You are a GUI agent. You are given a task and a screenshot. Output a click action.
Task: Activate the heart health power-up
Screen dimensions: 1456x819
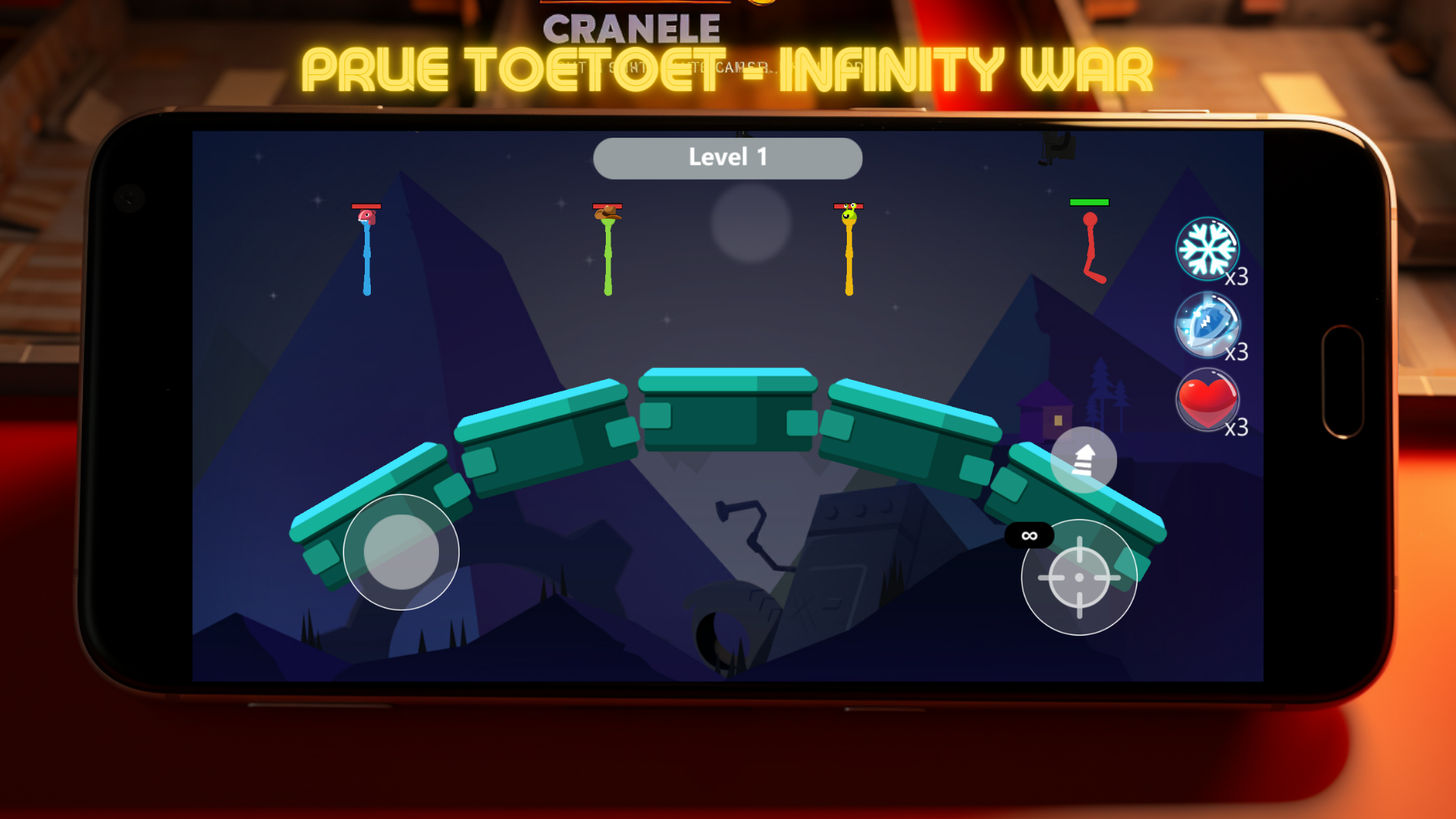coord(1207,400)
